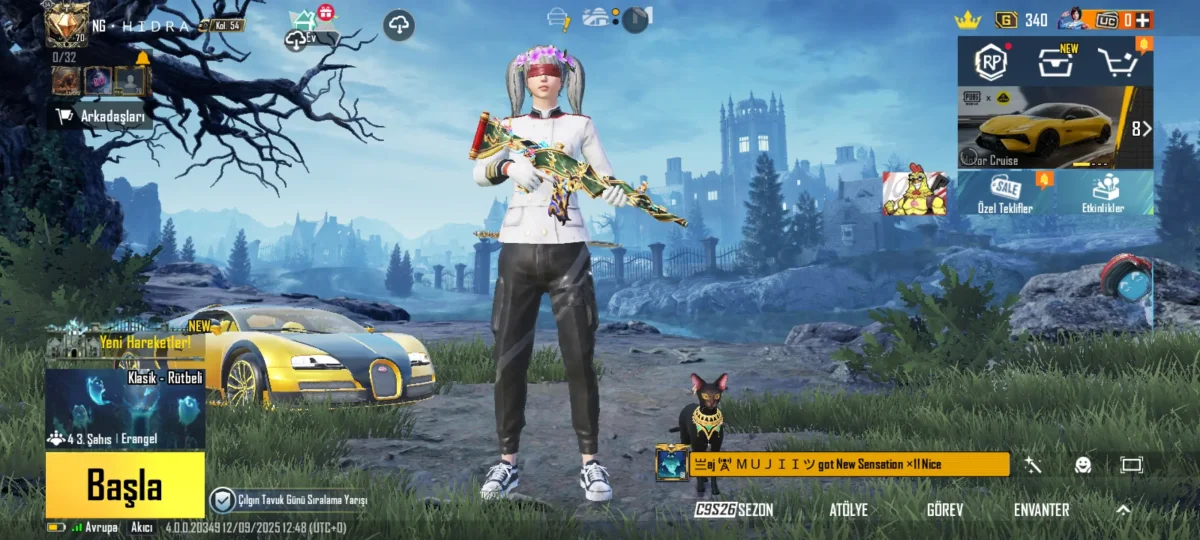
Task: Open the Sezon menu
Action: (735, 510)
